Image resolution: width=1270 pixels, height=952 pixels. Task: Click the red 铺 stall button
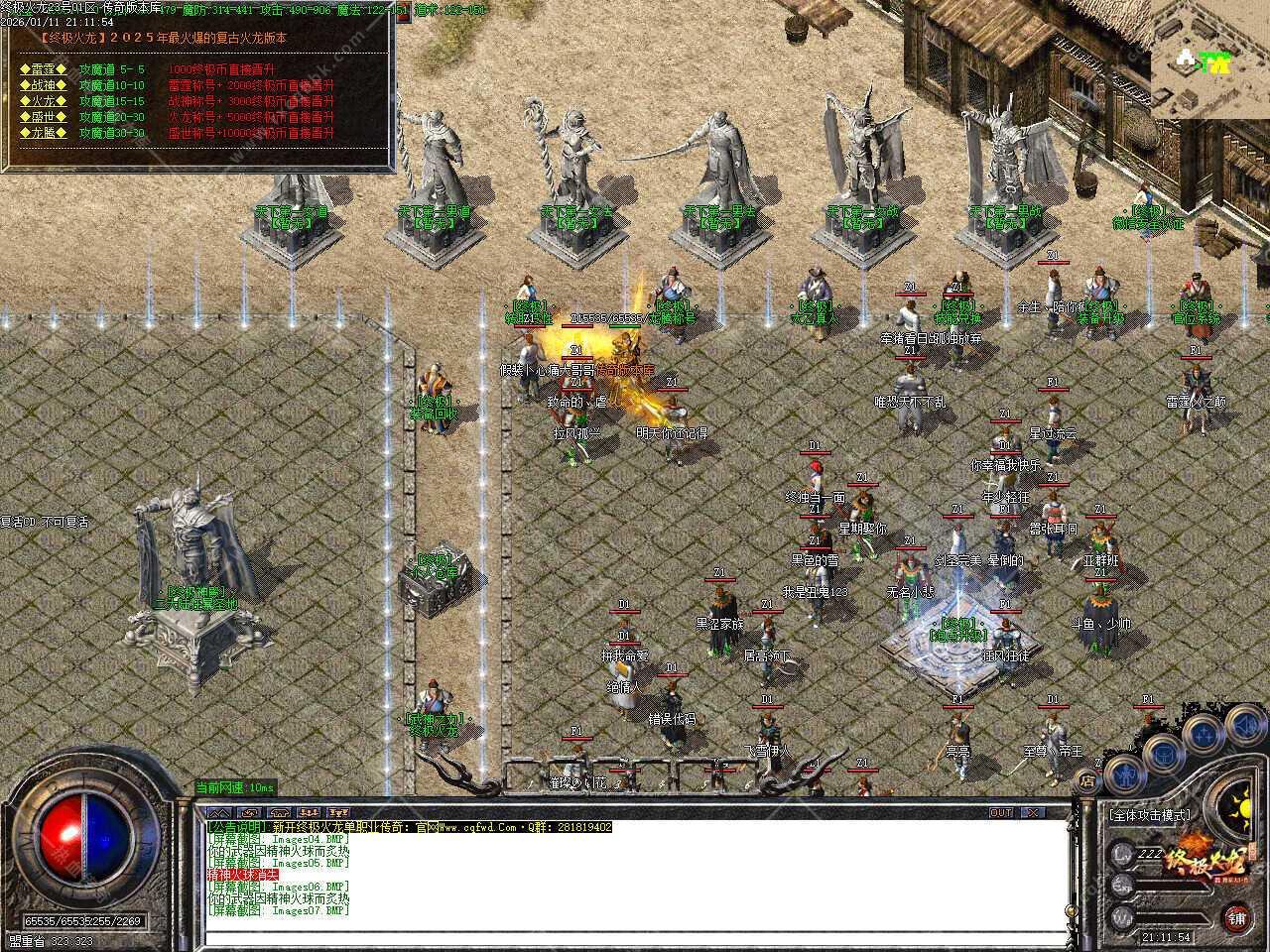coord(1236,918)
